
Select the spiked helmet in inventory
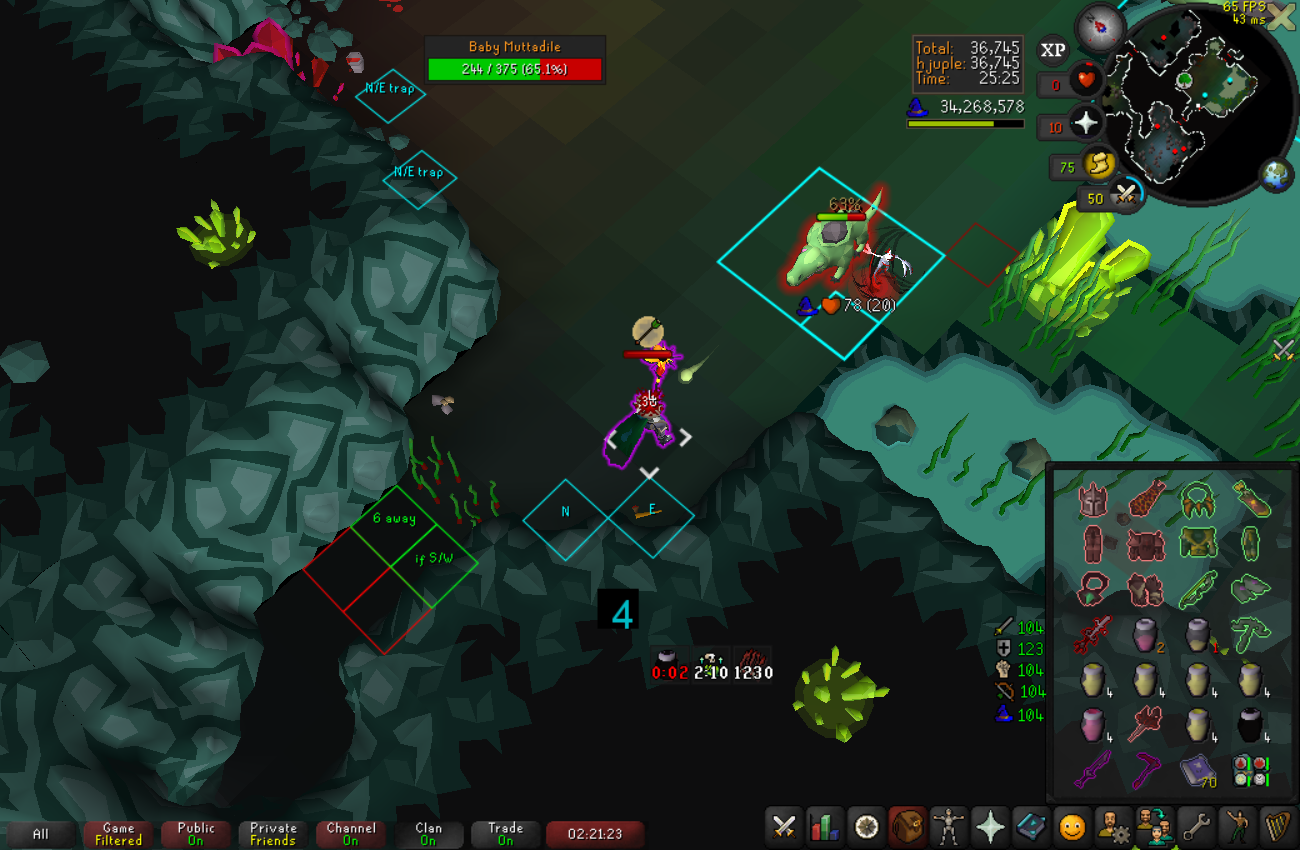(1095, 499)
